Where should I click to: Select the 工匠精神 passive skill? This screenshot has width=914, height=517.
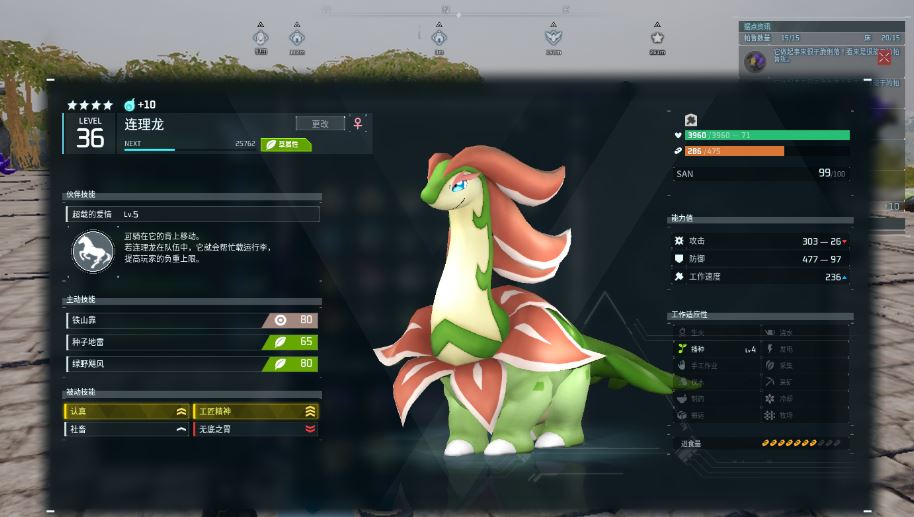click(255, 411)
